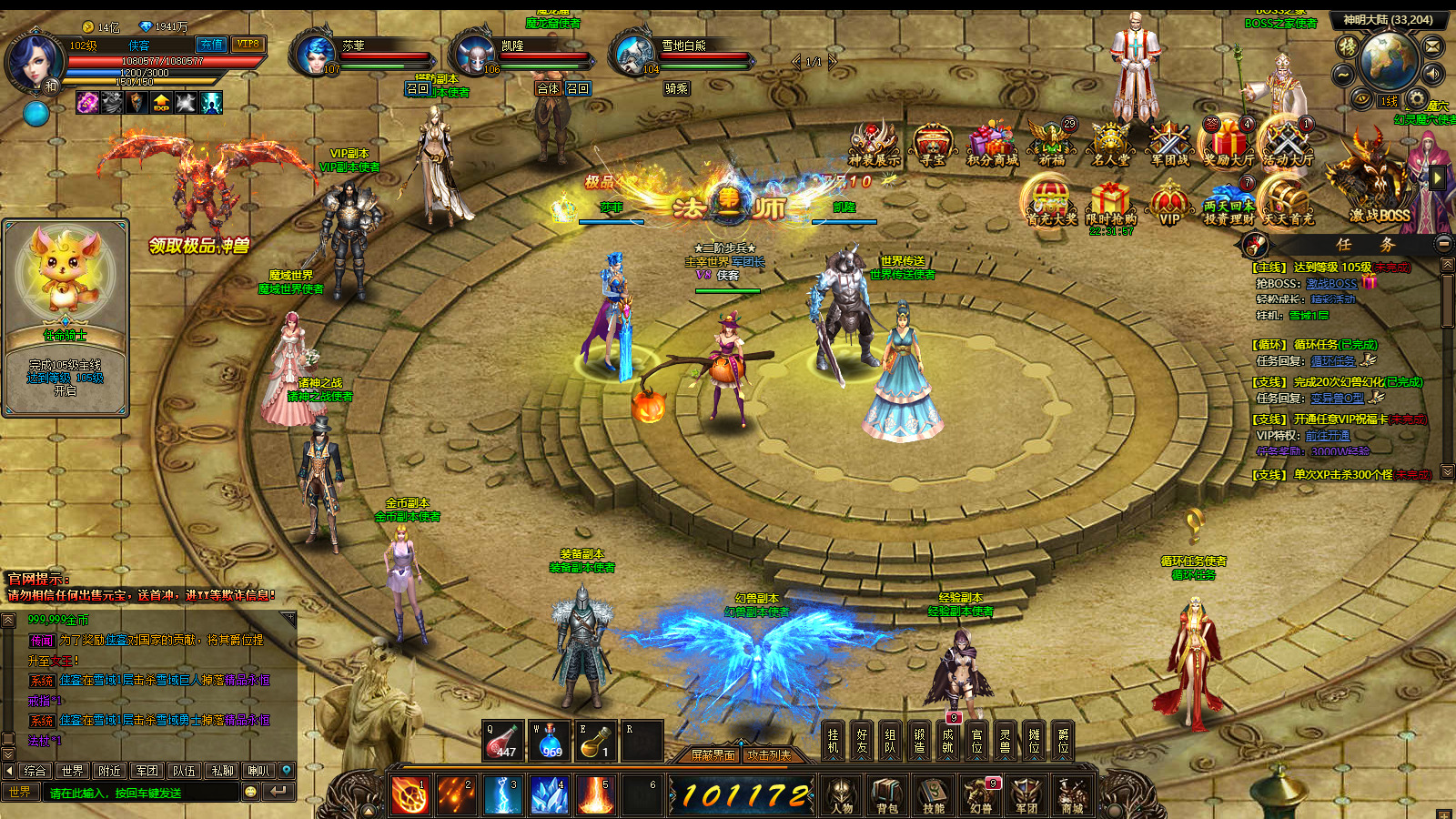This screenshot has height=819, width=1456.
Task: Open the 背包 backpack menu
Action: 886,794
